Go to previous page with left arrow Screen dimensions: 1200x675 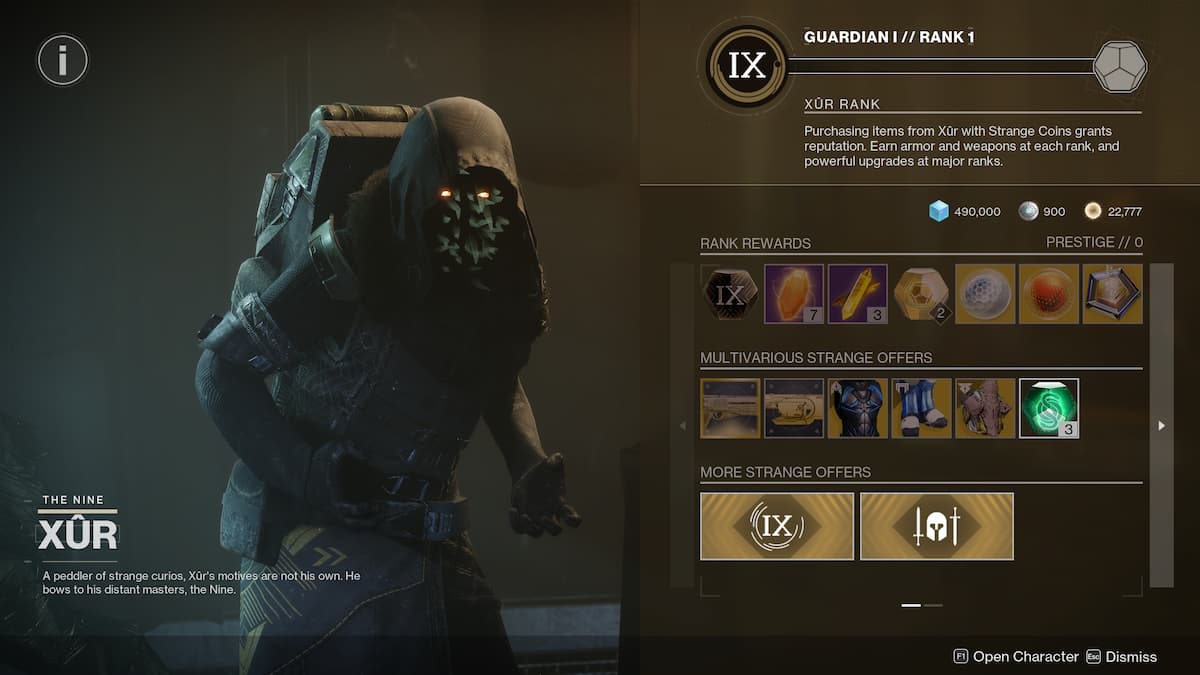[683, 426]
